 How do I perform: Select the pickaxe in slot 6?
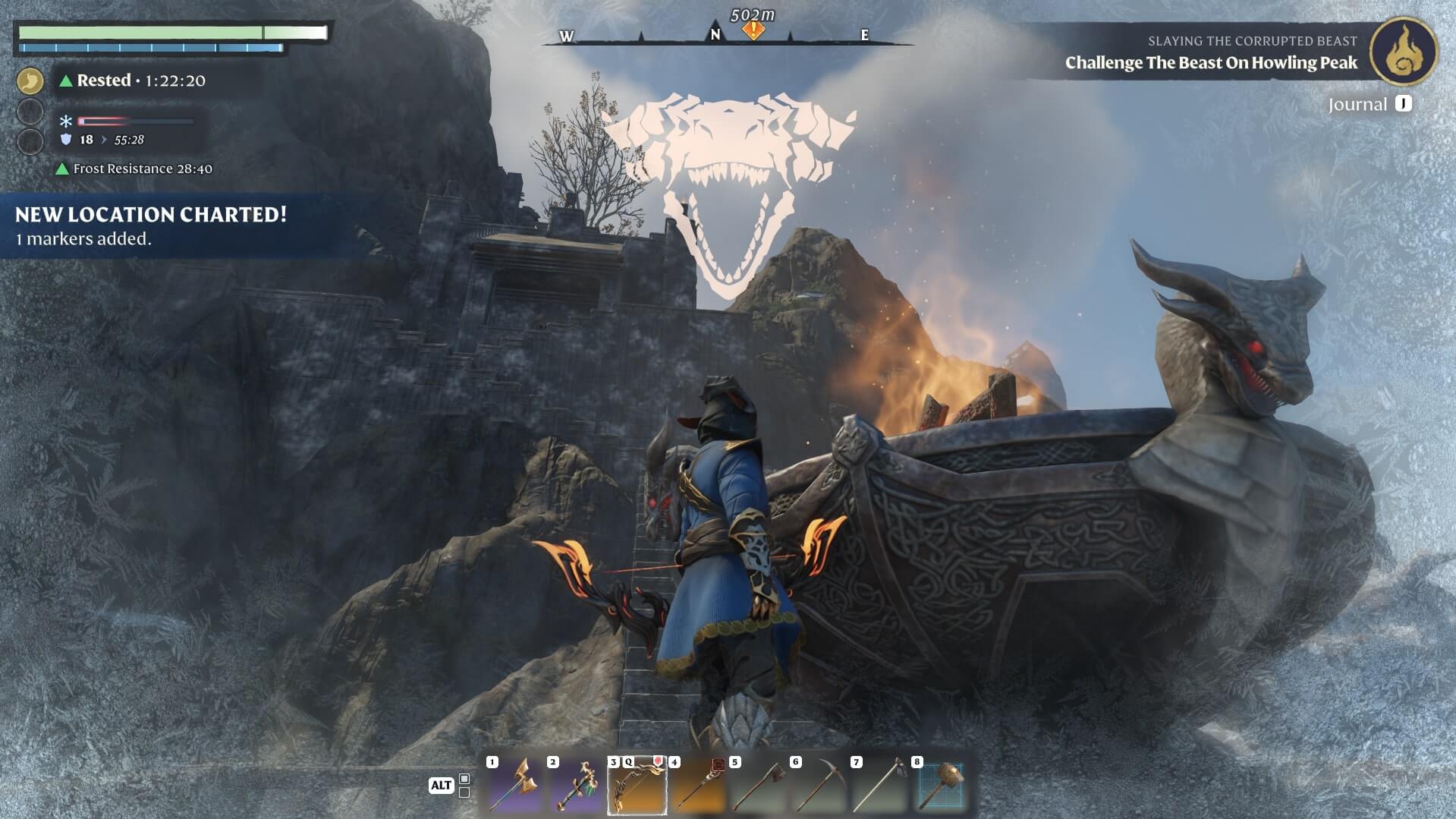pyautogui.click(x=819, y=786)
